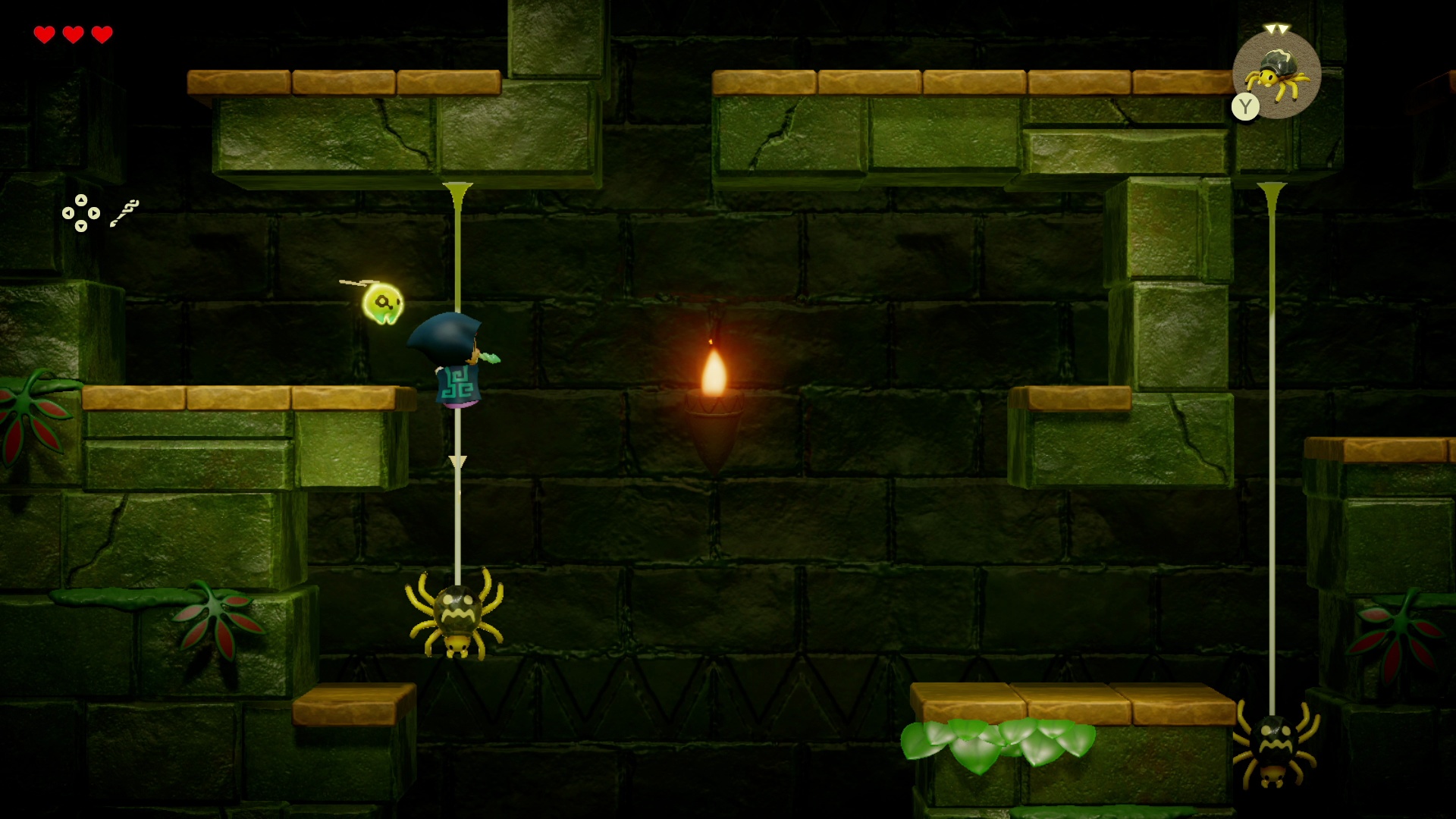
Task: Click the spider portrait button prompt
Action: 1277,74
